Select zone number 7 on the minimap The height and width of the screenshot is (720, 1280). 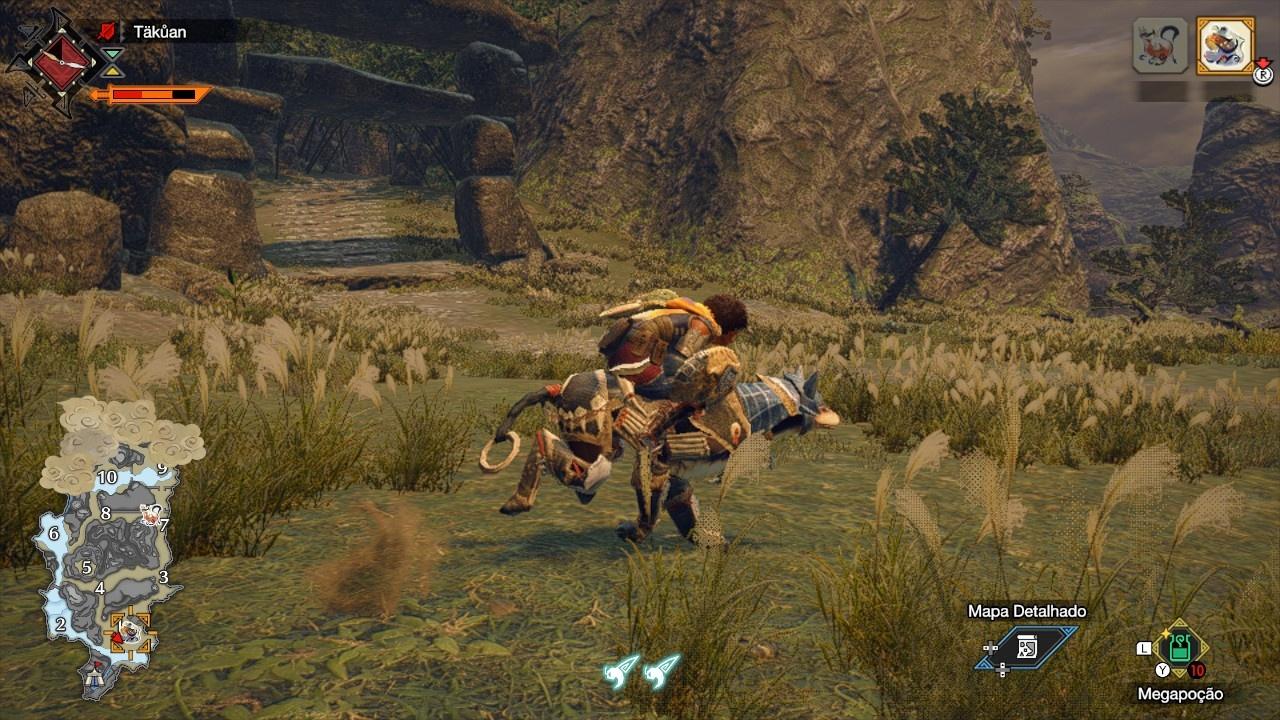pyautogui.click(x=162, y=523)
